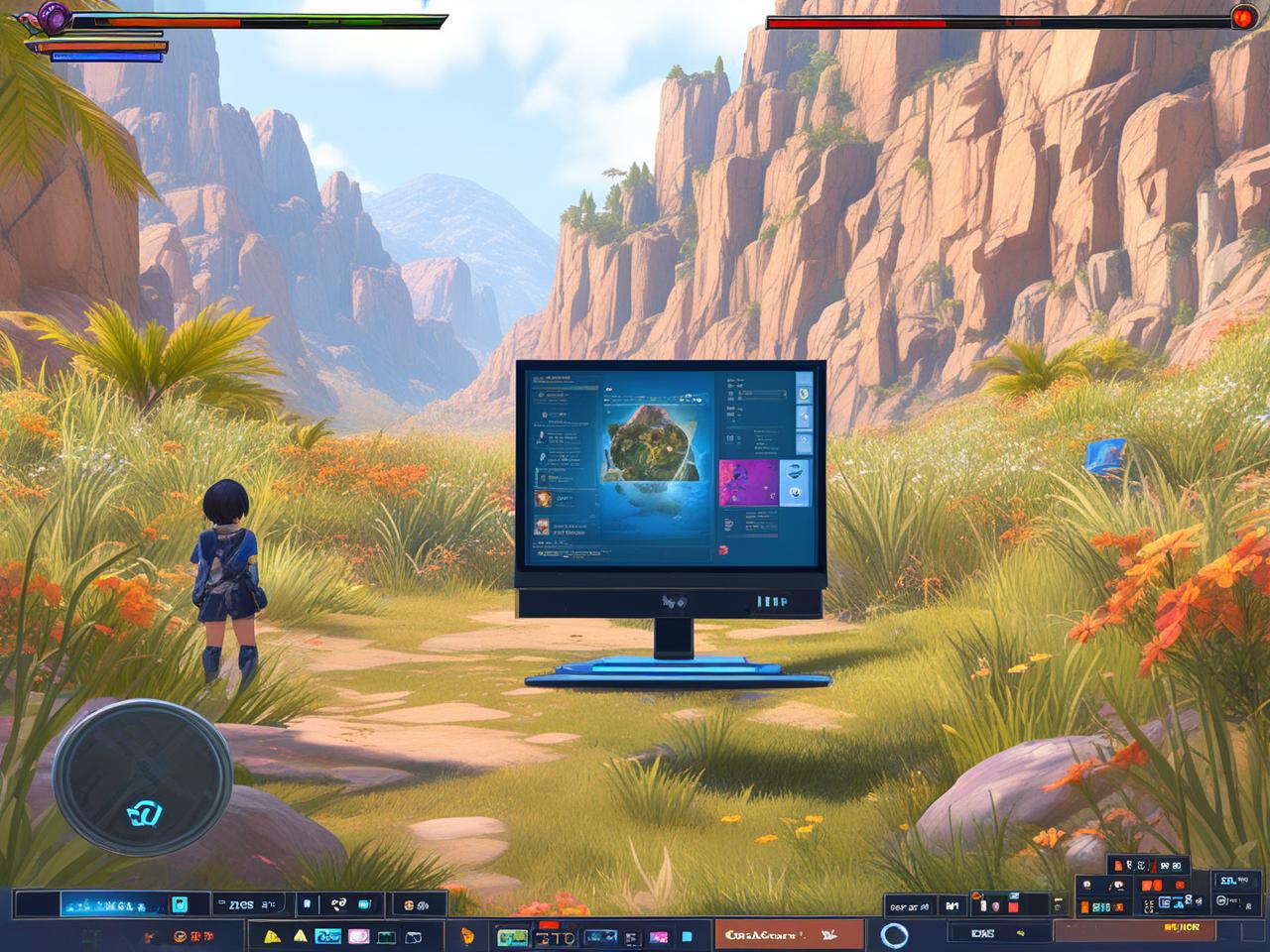
Task: Select the green landscape thumbnail slot
Action: click(x=512, y=936)
